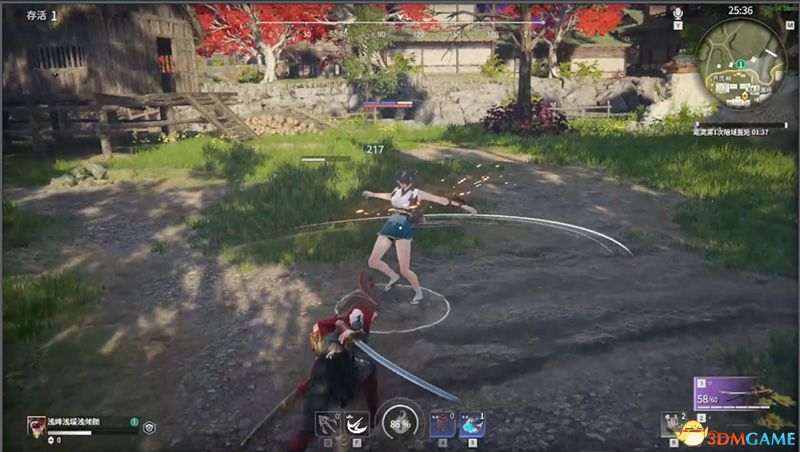Viewport: 800px width, 452px height.
Task: Click the hexagonal armor shield icon
Action: point(149,426)
